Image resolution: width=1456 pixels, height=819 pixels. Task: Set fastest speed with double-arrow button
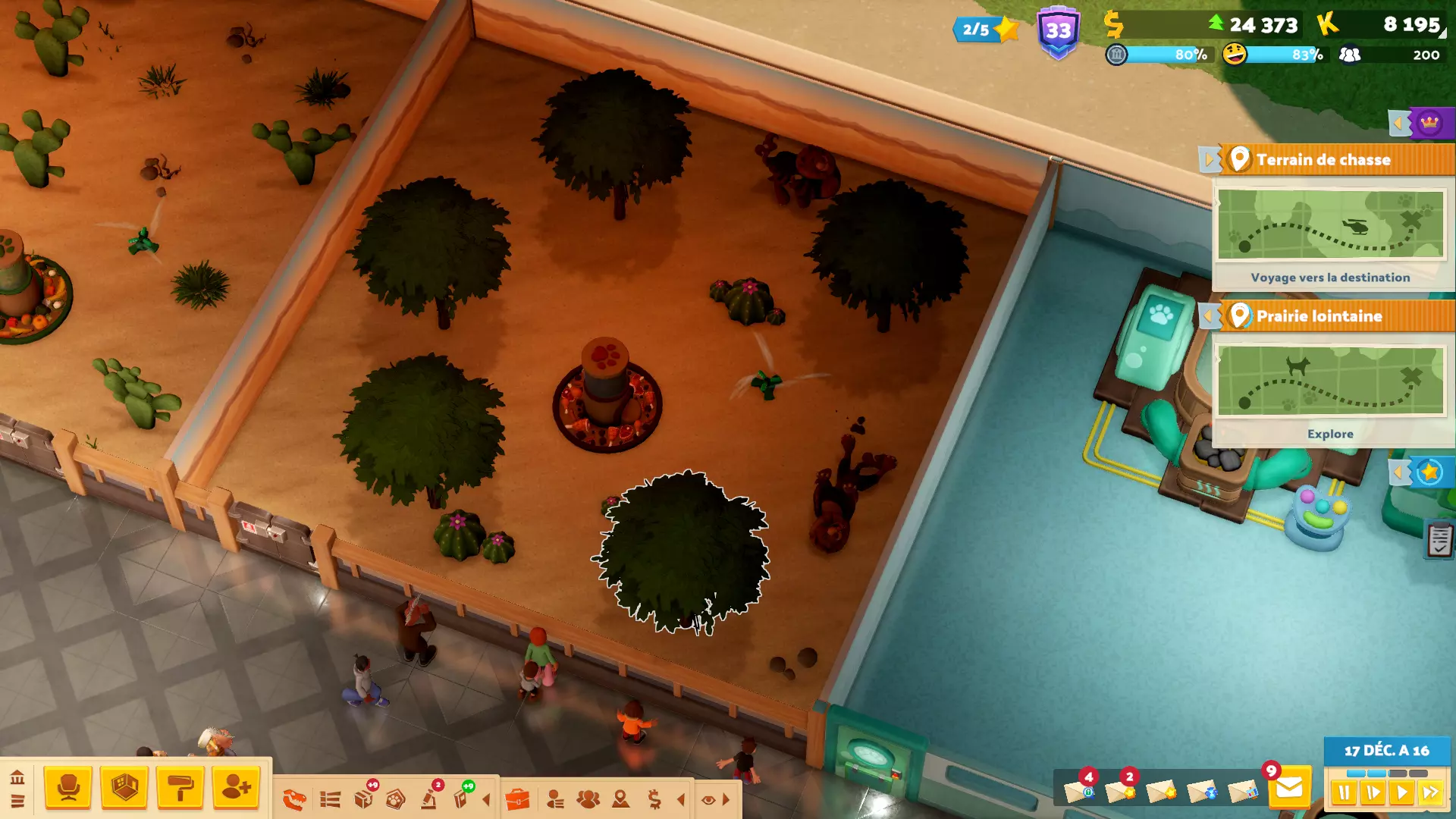tap(1430, 793)
